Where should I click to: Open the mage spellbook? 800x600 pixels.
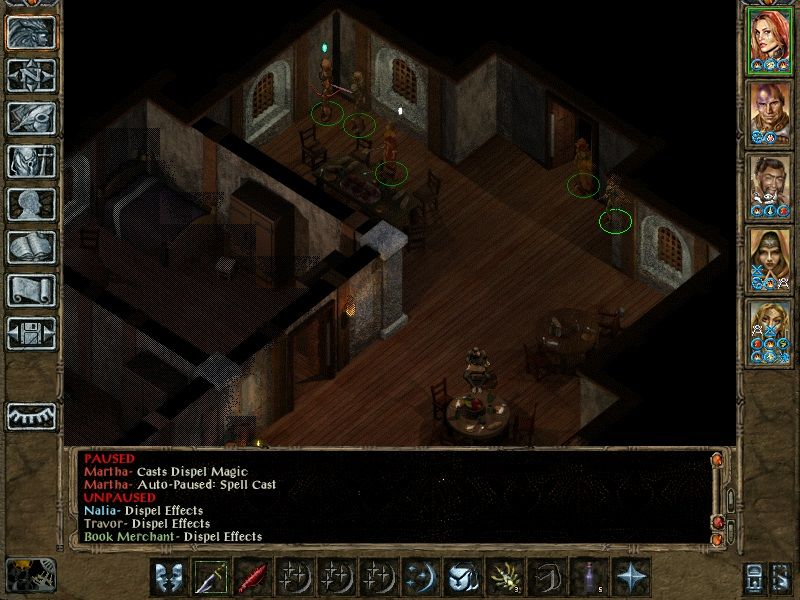click(31, 247)
